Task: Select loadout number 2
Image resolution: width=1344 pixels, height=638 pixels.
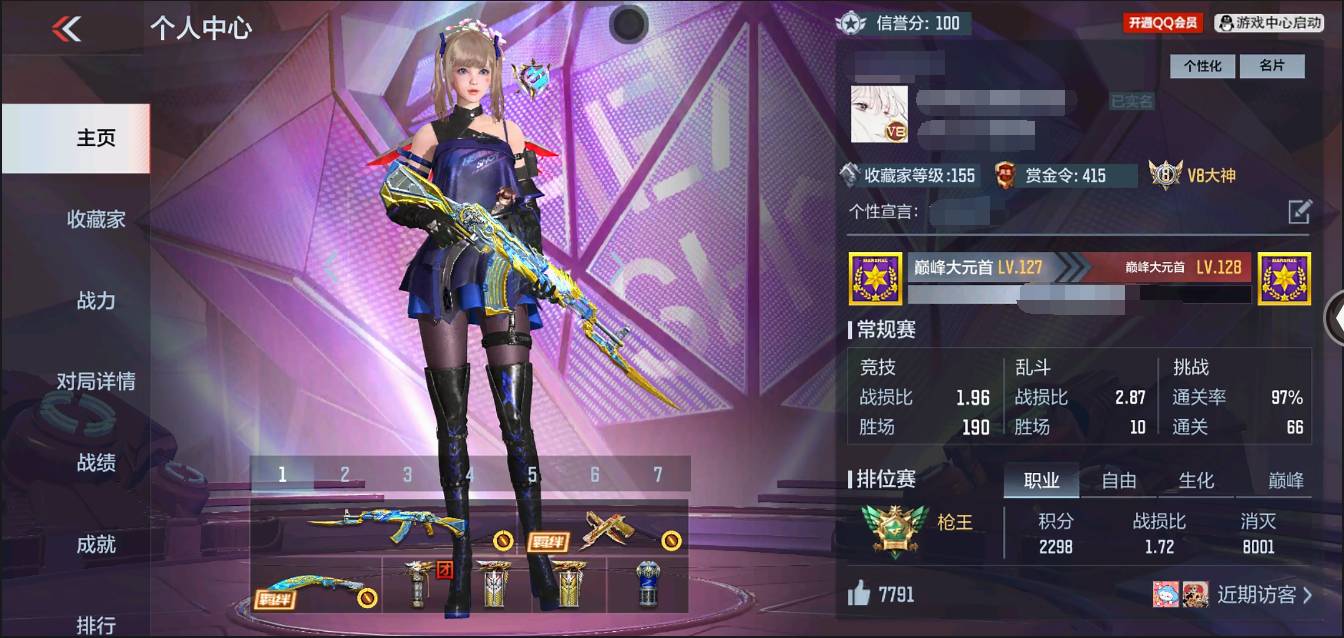Action: 345,474
